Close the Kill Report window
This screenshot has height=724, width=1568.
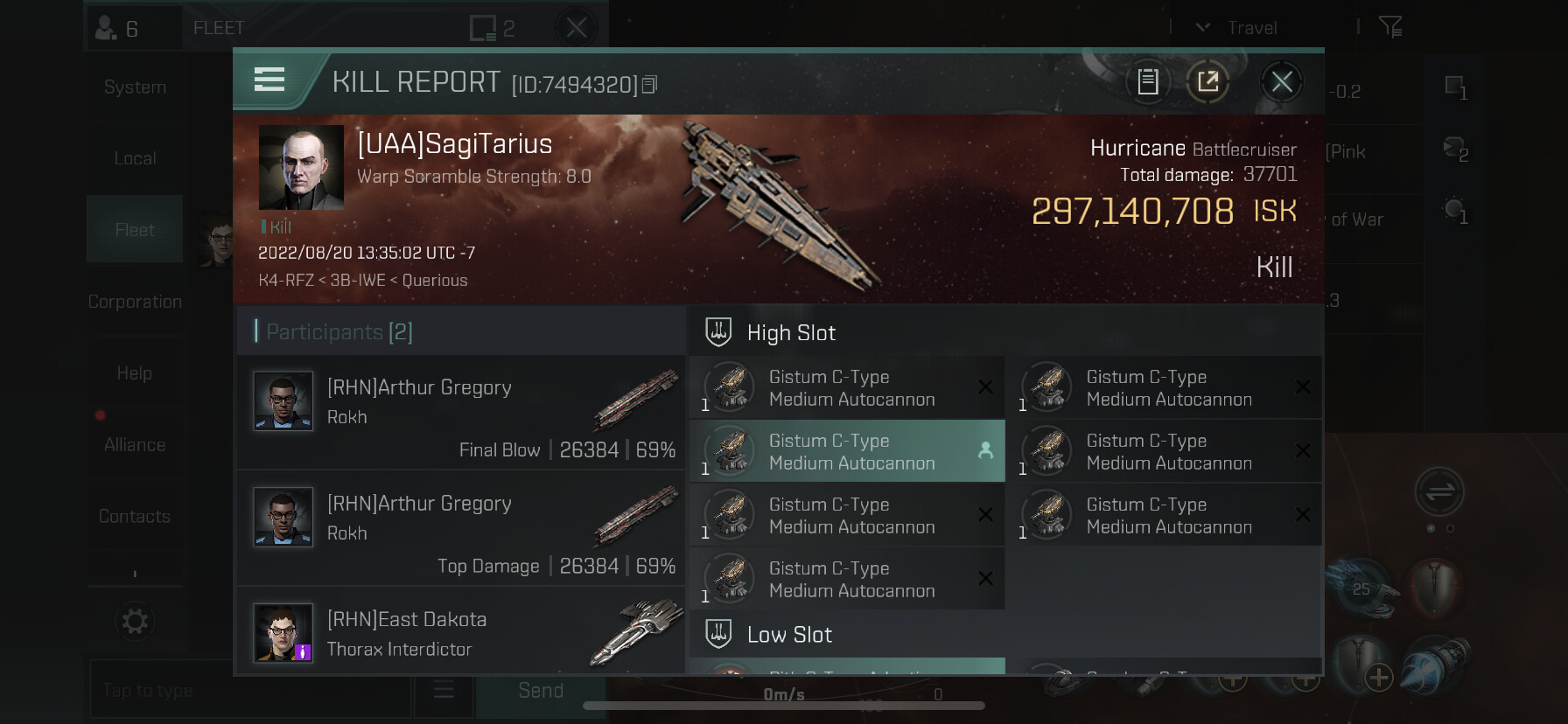(1282, 82)
